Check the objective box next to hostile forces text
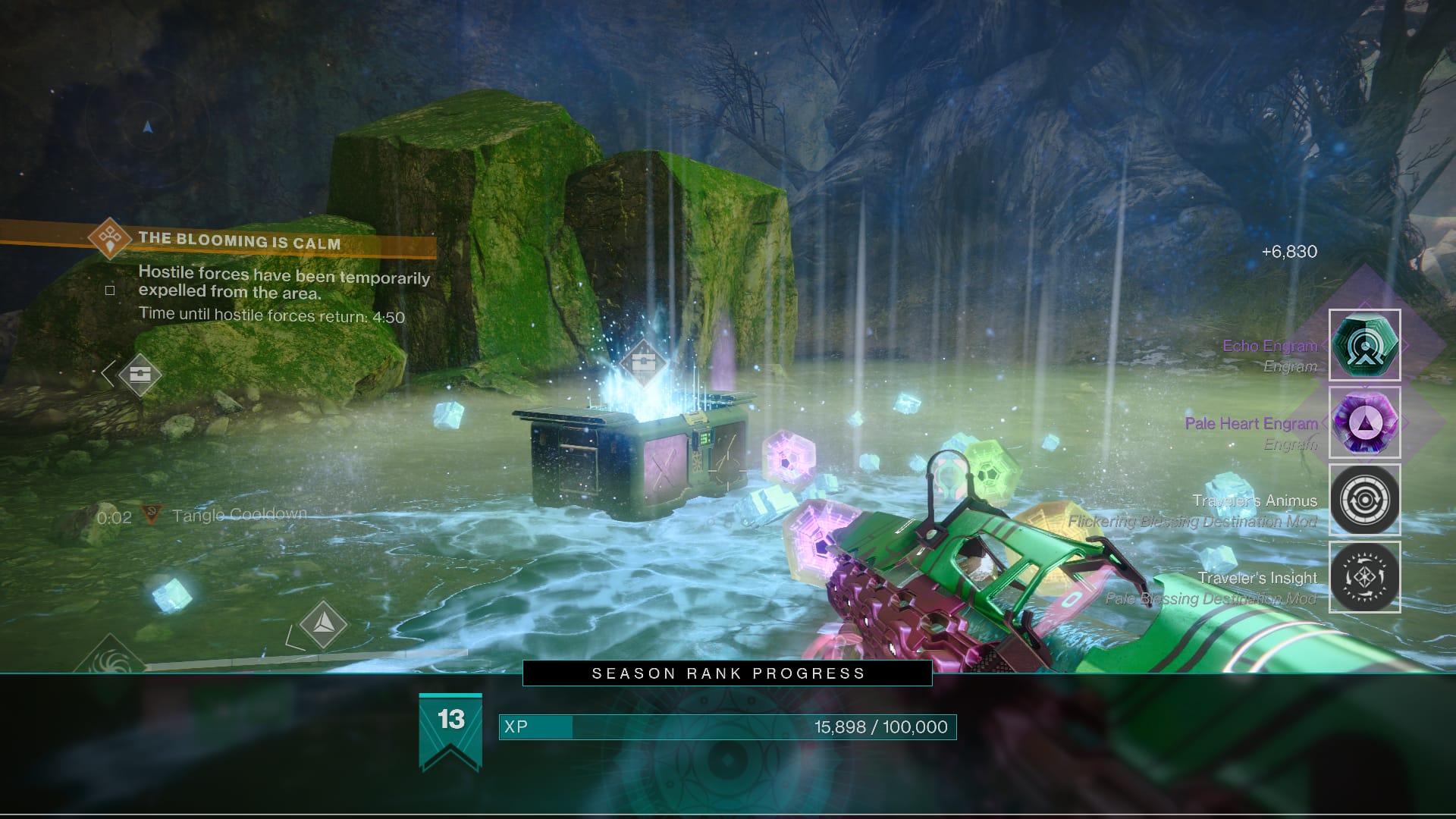The width and height of the screenshot is (1456, 819). point(110,289)
